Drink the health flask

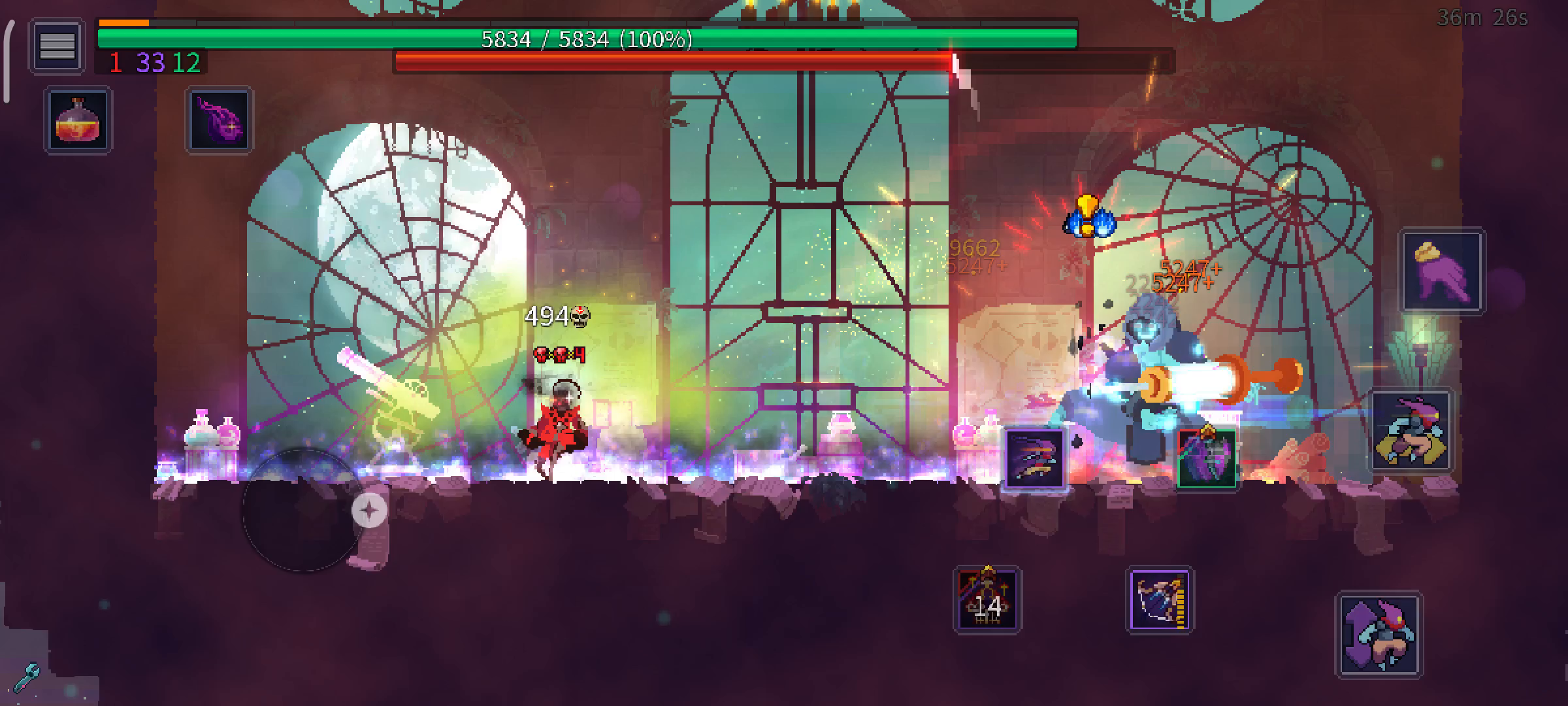pyautogui.click(x=78, y=121)
